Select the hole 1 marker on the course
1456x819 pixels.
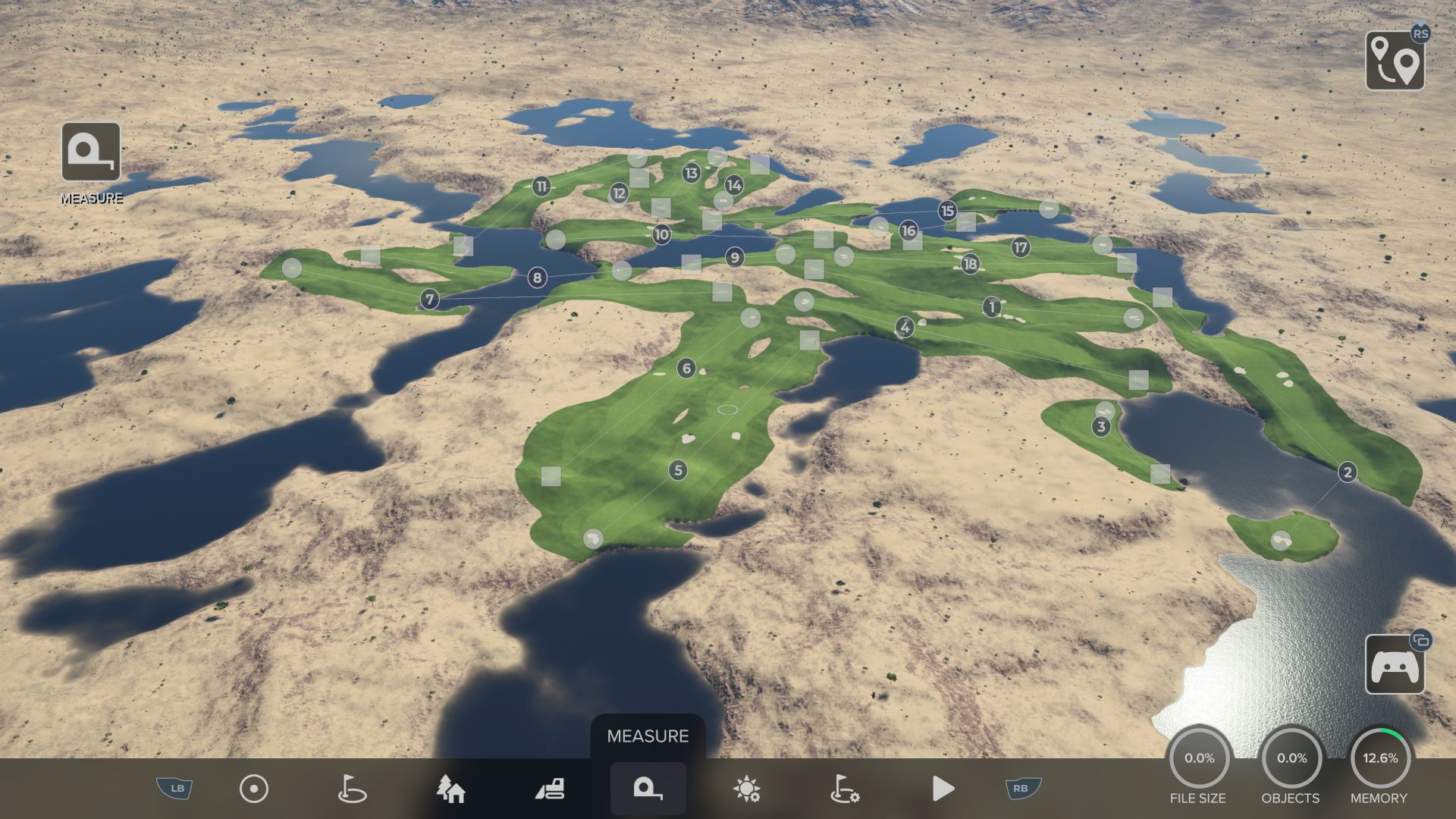tap(991, 306)
